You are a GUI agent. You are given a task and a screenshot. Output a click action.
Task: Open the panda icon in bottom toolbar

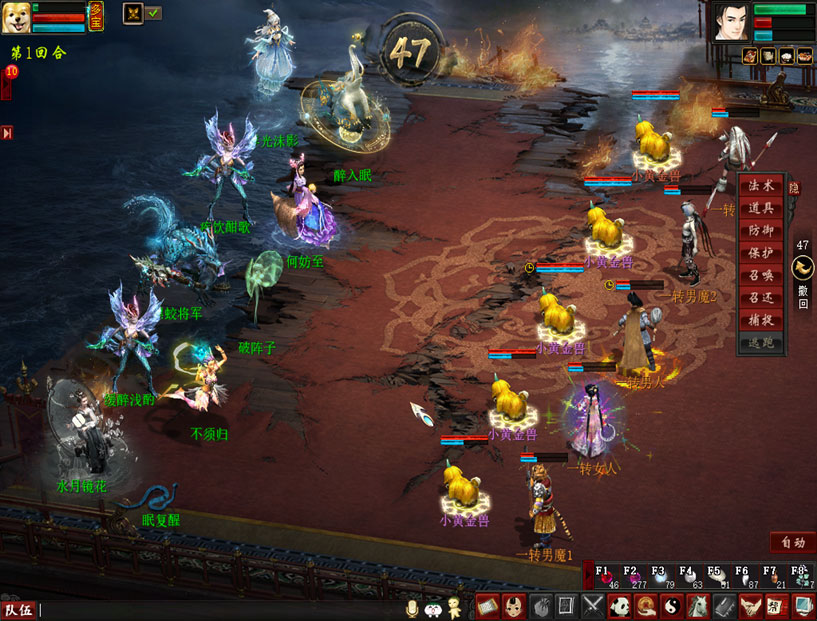[x=619, y=606]
